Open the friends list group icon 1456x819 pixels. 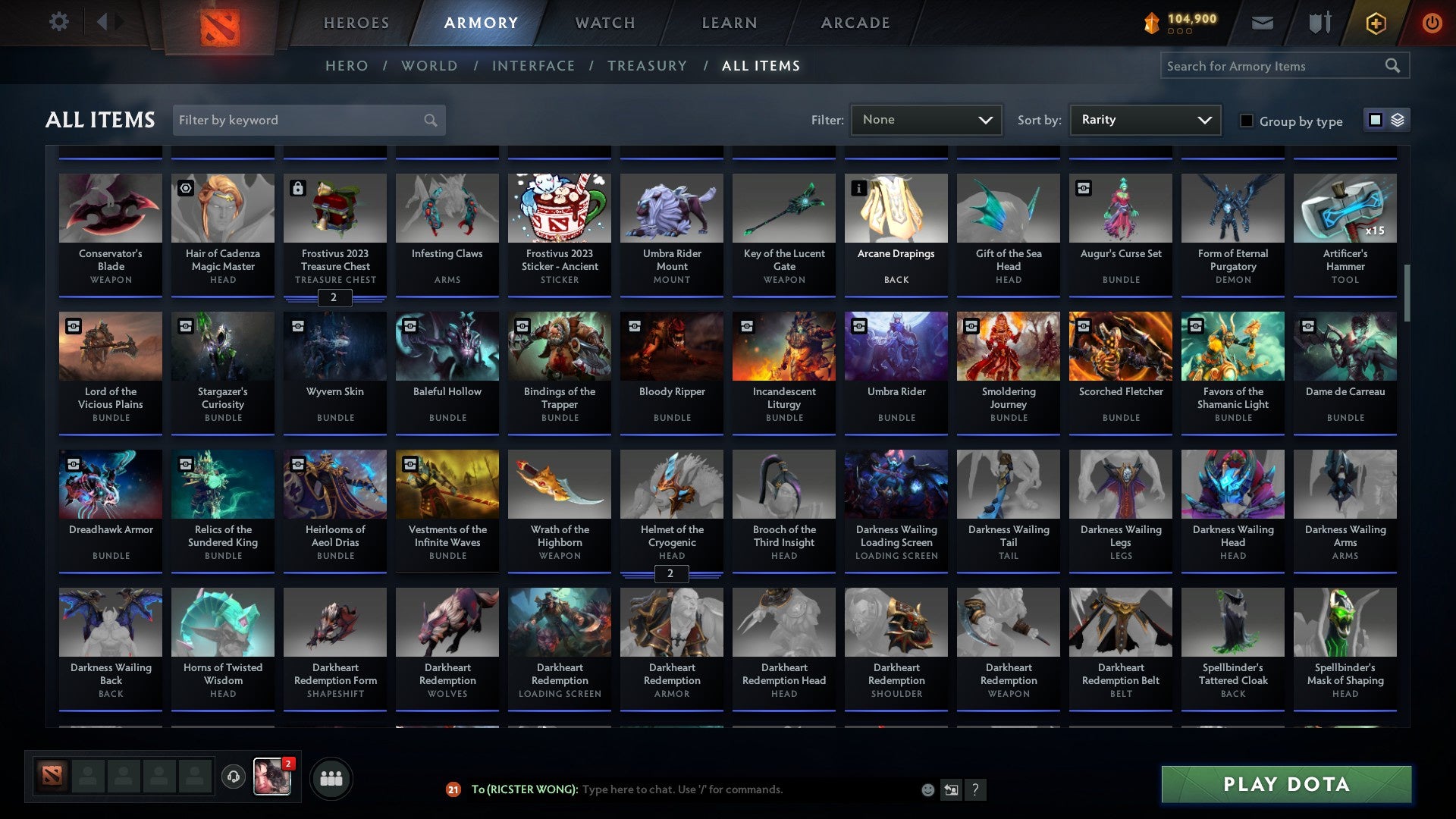(x=330, y=777)
